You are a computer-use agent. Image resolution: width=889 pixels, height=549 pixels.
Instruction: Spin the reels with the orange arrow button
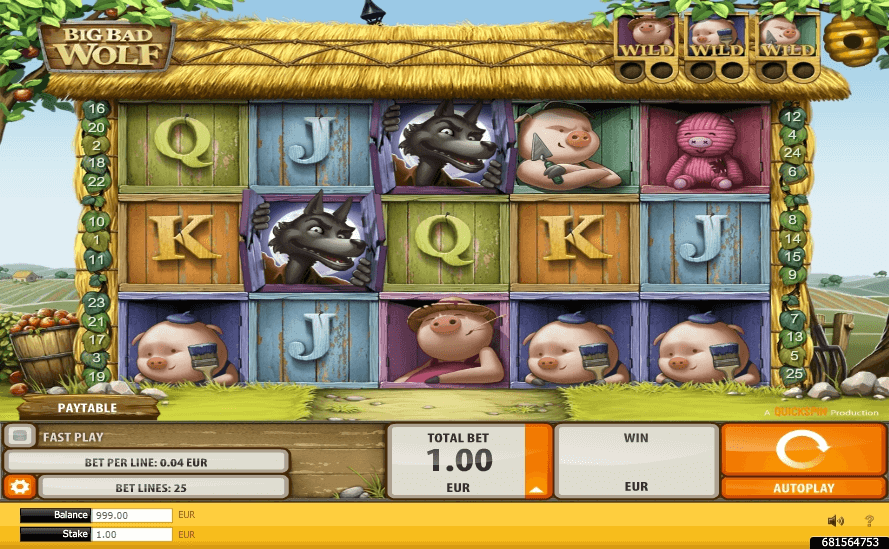click(x=803, y=449)
